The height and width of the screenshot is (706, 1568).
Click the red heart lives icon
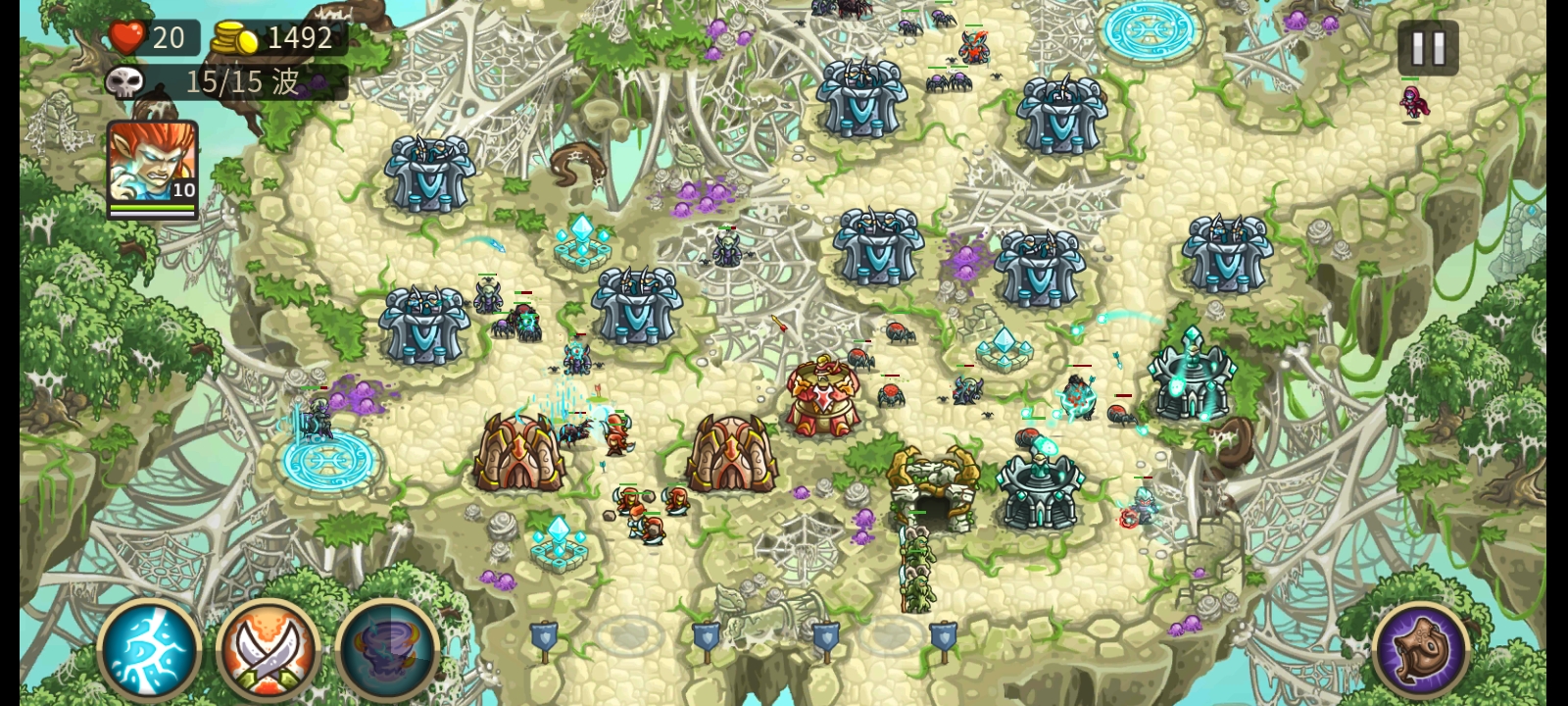pos(127,38)
